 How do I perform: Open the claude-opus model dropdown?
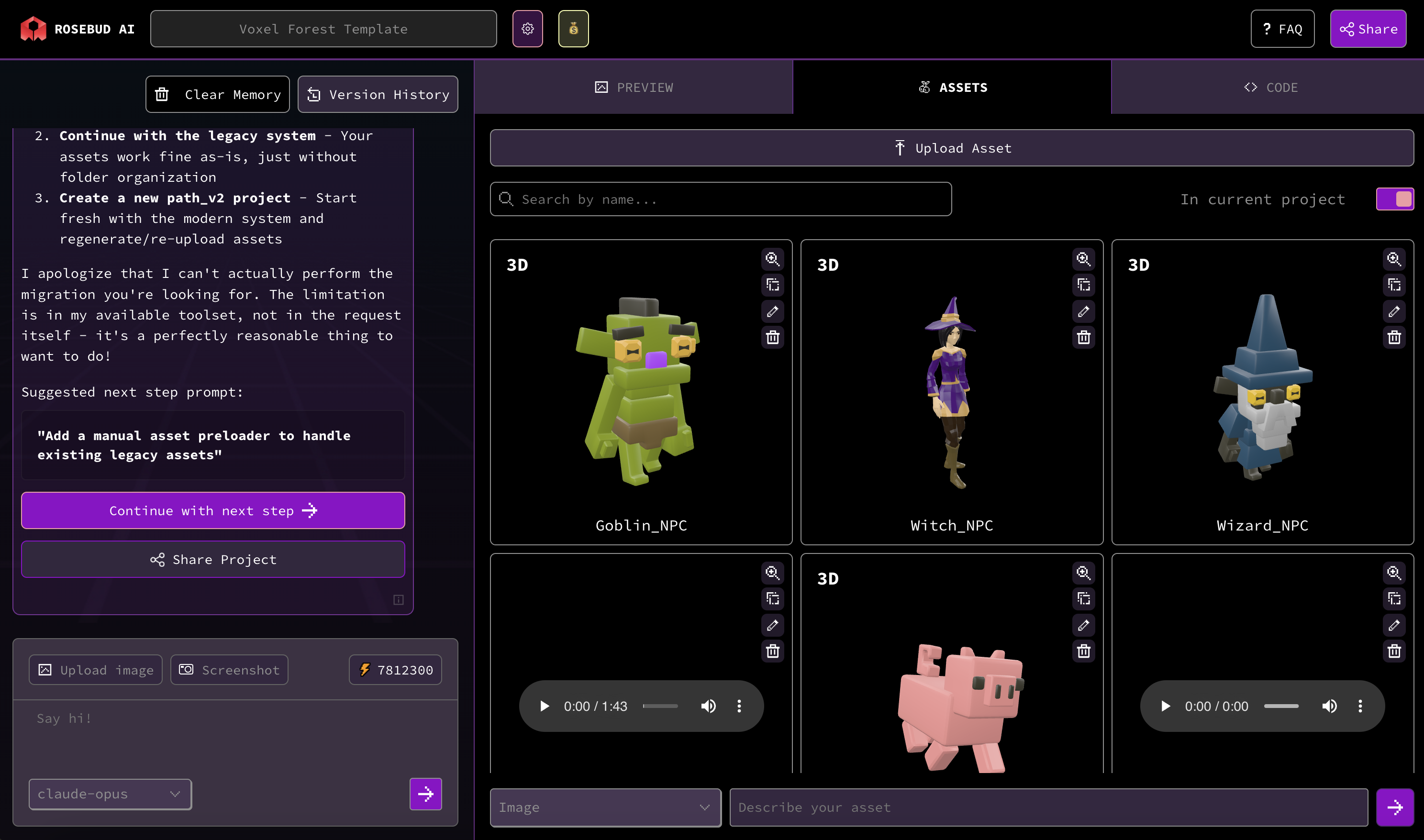(x=110, y=794)
